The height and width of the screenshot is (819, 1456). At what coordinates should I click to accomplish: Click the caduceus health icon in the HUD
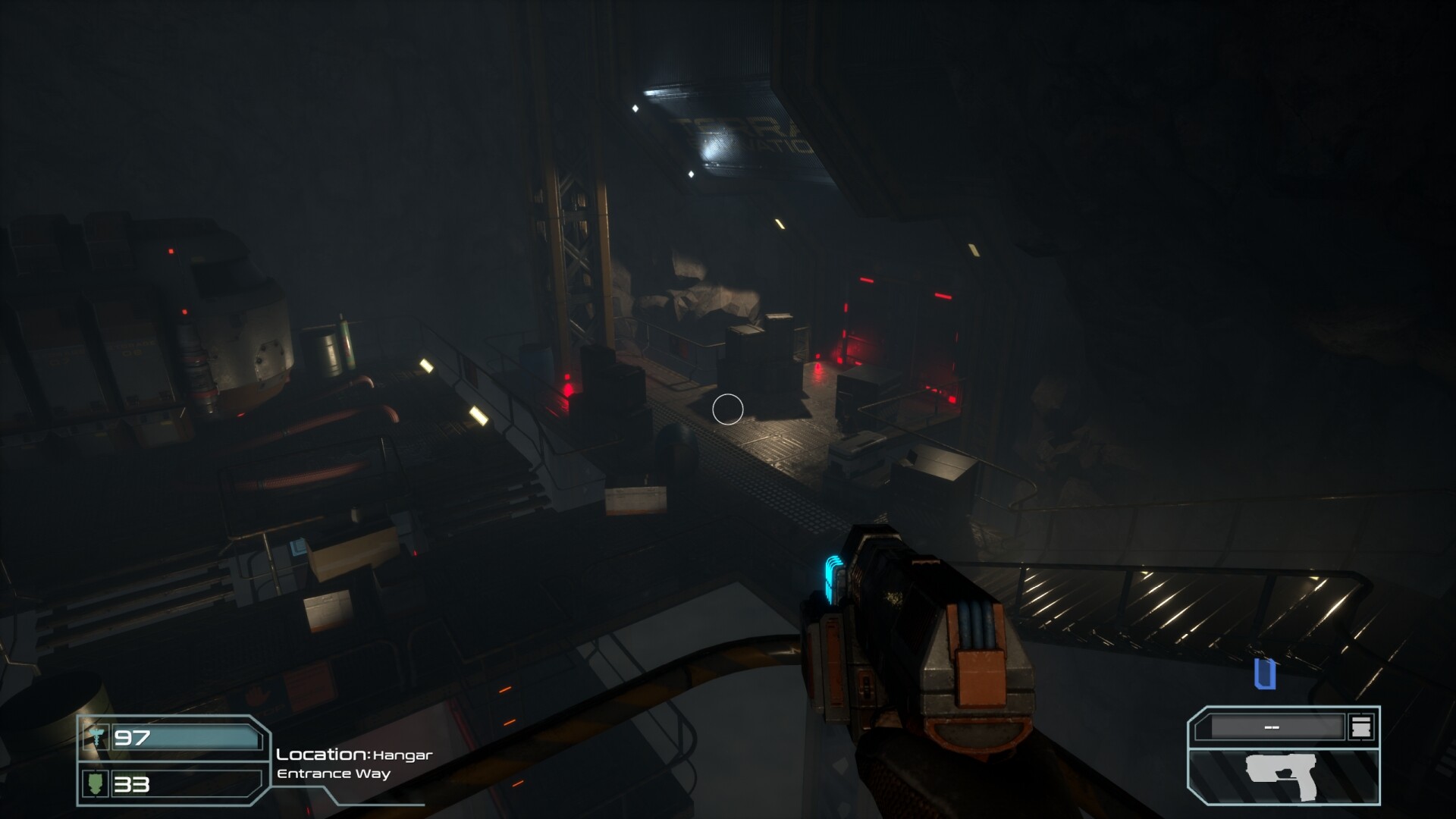[96, 736]
